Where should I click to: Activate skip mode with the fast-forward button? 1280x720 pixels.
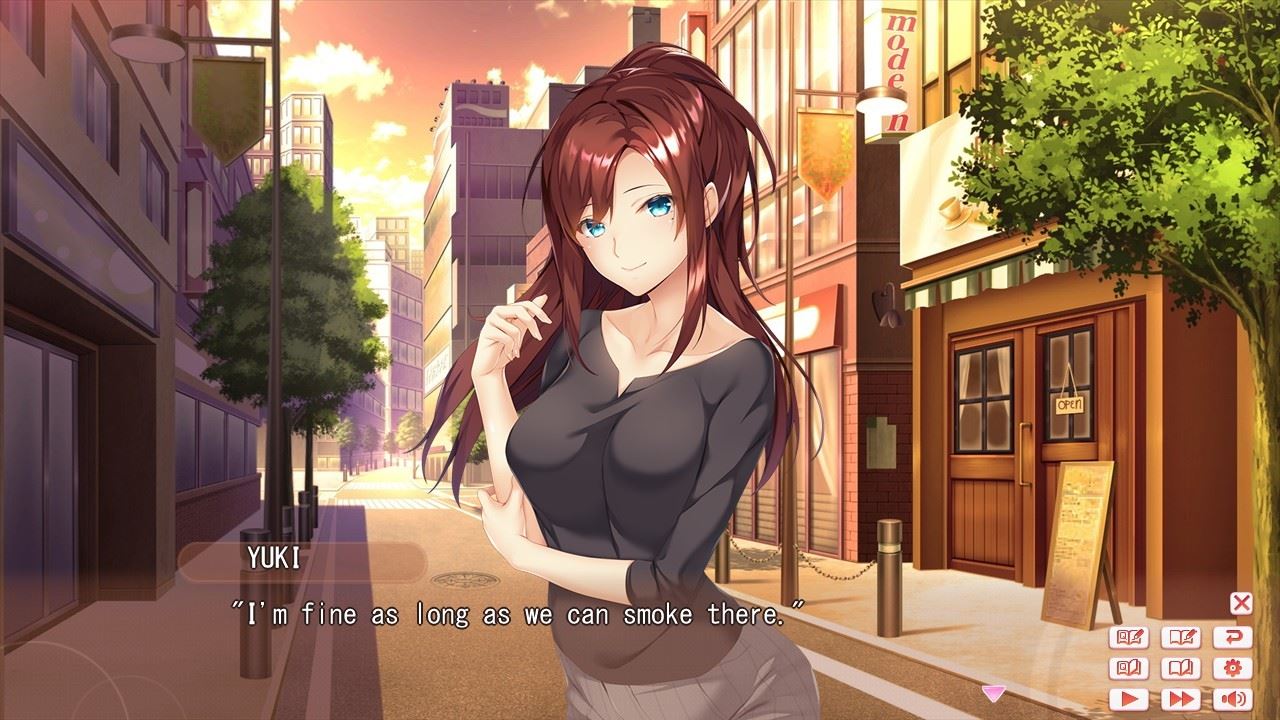point(1181,699)
